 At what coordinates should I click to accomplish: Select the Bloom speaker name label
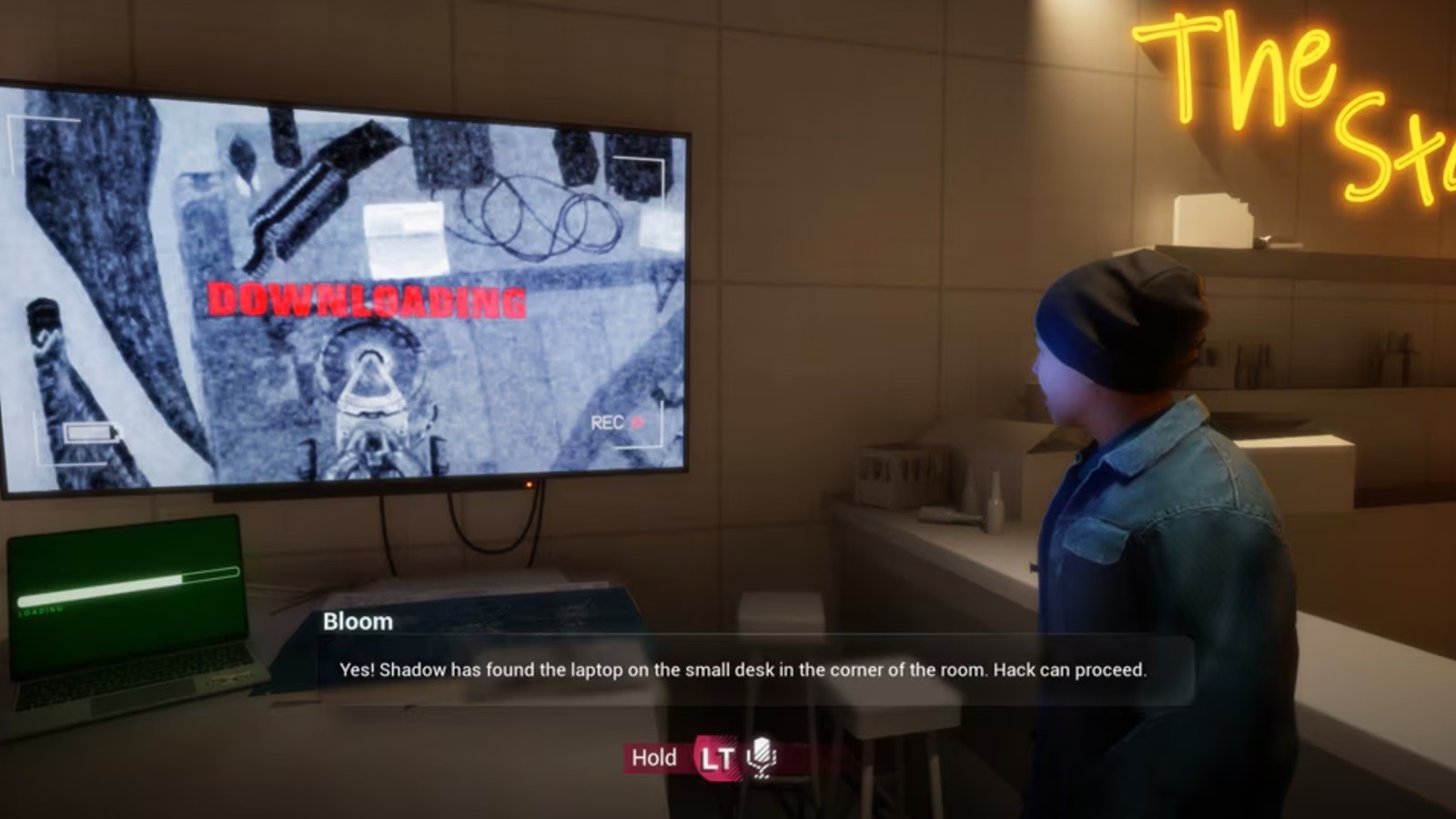[x=357, y=622]
